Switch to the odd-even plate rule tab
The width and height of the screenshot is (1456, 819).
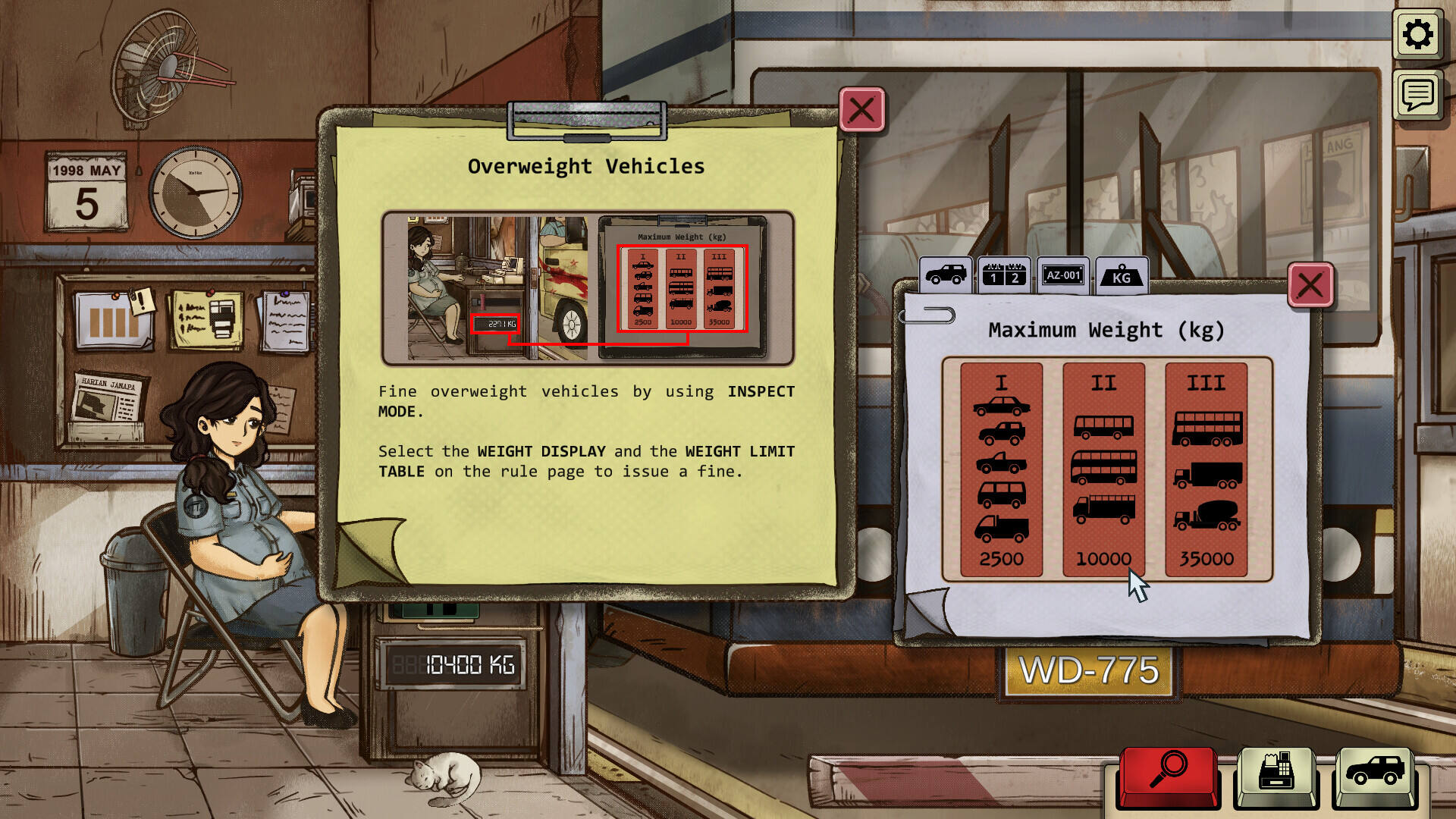(1004, 275)
